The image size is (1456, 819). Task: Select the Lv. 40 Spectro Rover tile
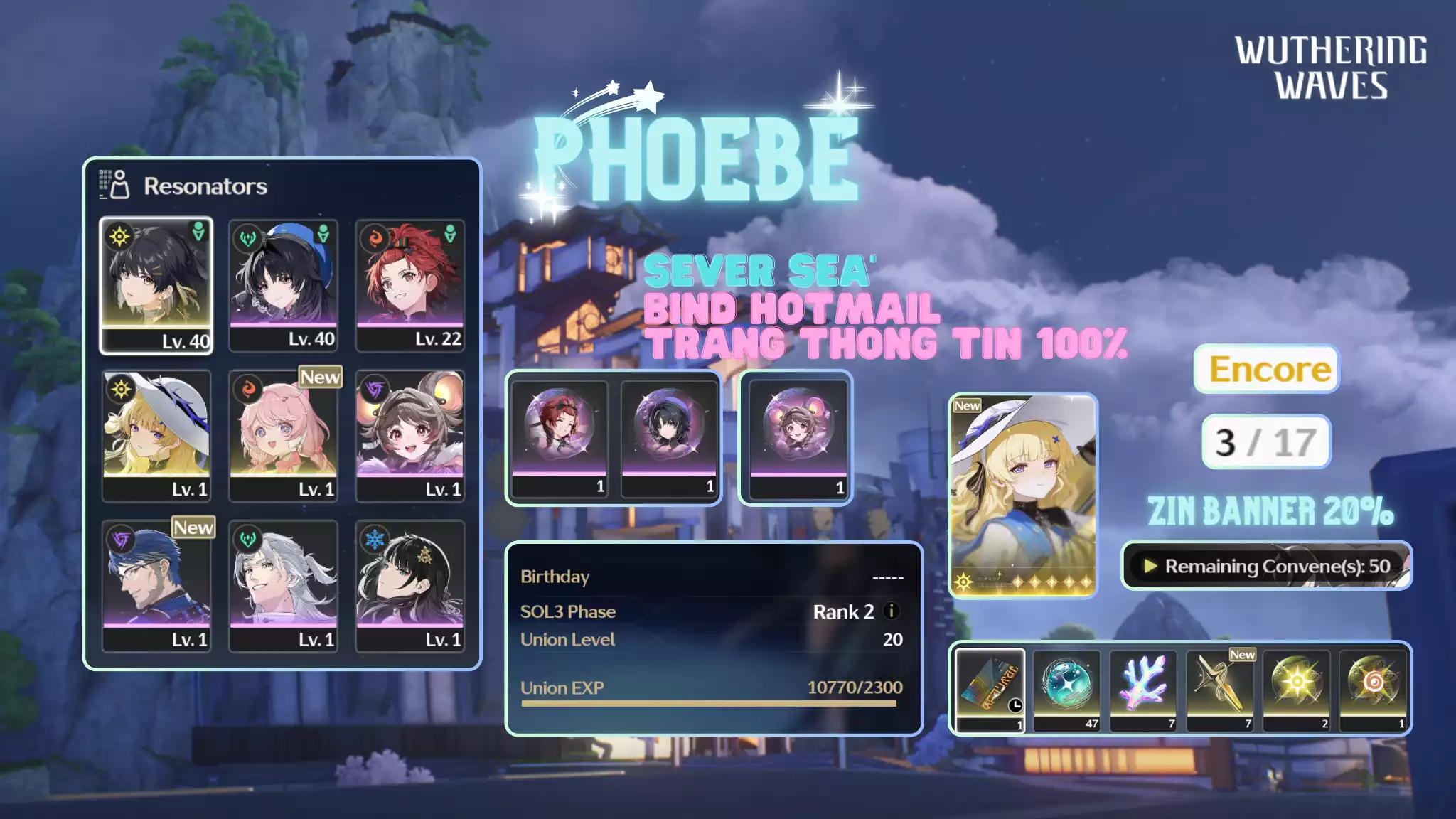point(156,285)
